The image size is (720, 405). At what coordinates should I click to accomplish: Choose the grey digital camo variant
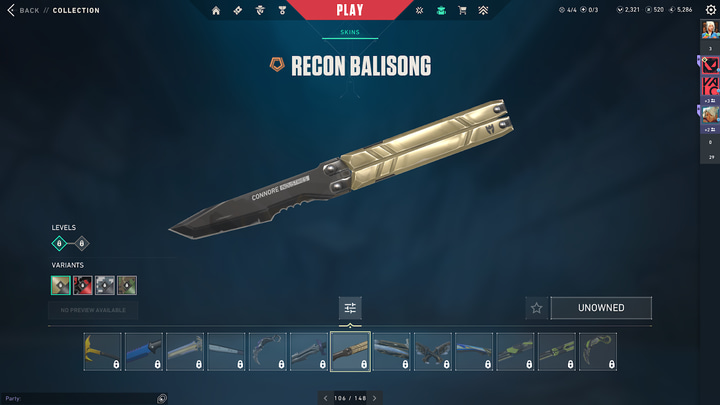click(105, 285)
